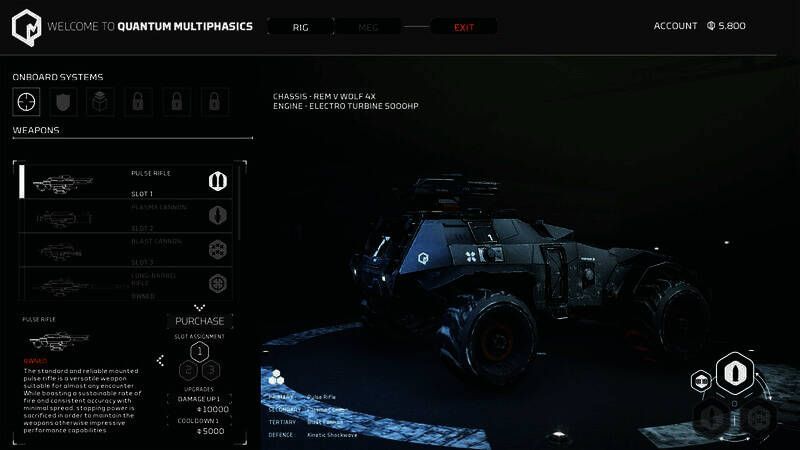
Task: Select the small hexagon beside the bullet icon
Action: coord(701,381)
